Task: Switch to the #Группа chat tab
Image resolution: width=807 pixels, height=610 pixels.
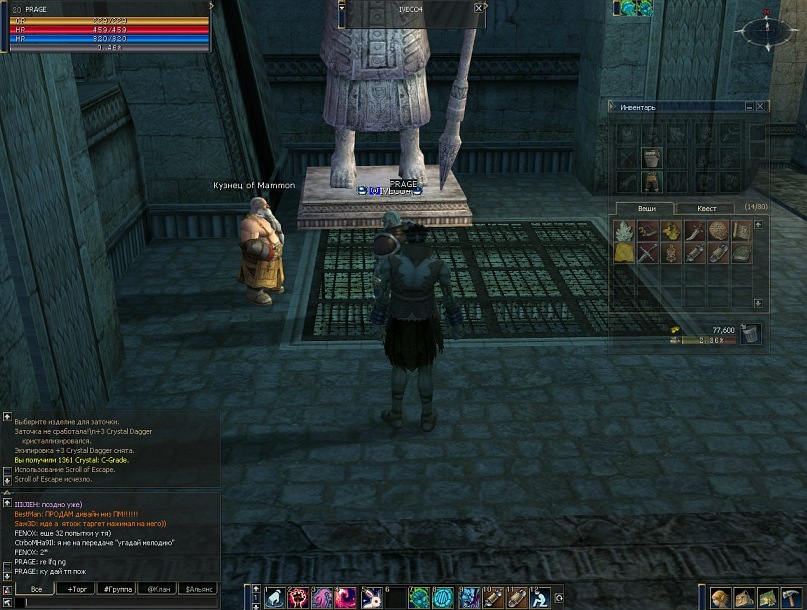Action: tap(118, 589)
